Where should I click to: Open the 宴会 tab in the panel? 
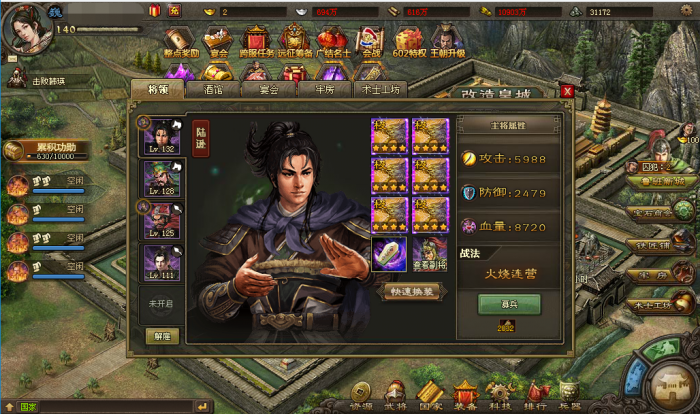[x=267, y=90]
